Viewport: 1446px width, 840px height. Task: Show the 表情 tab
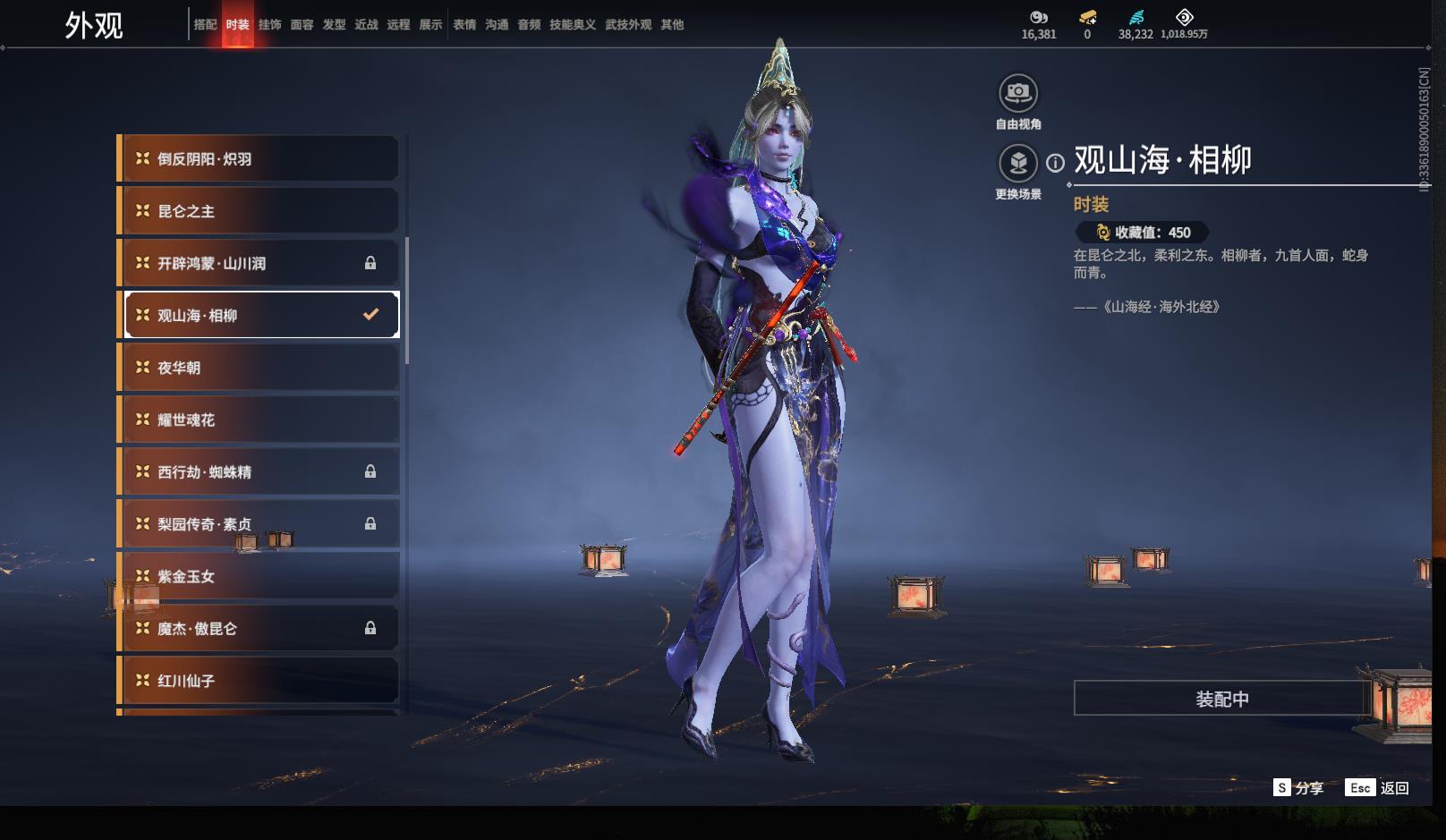[x=464, y=25]
